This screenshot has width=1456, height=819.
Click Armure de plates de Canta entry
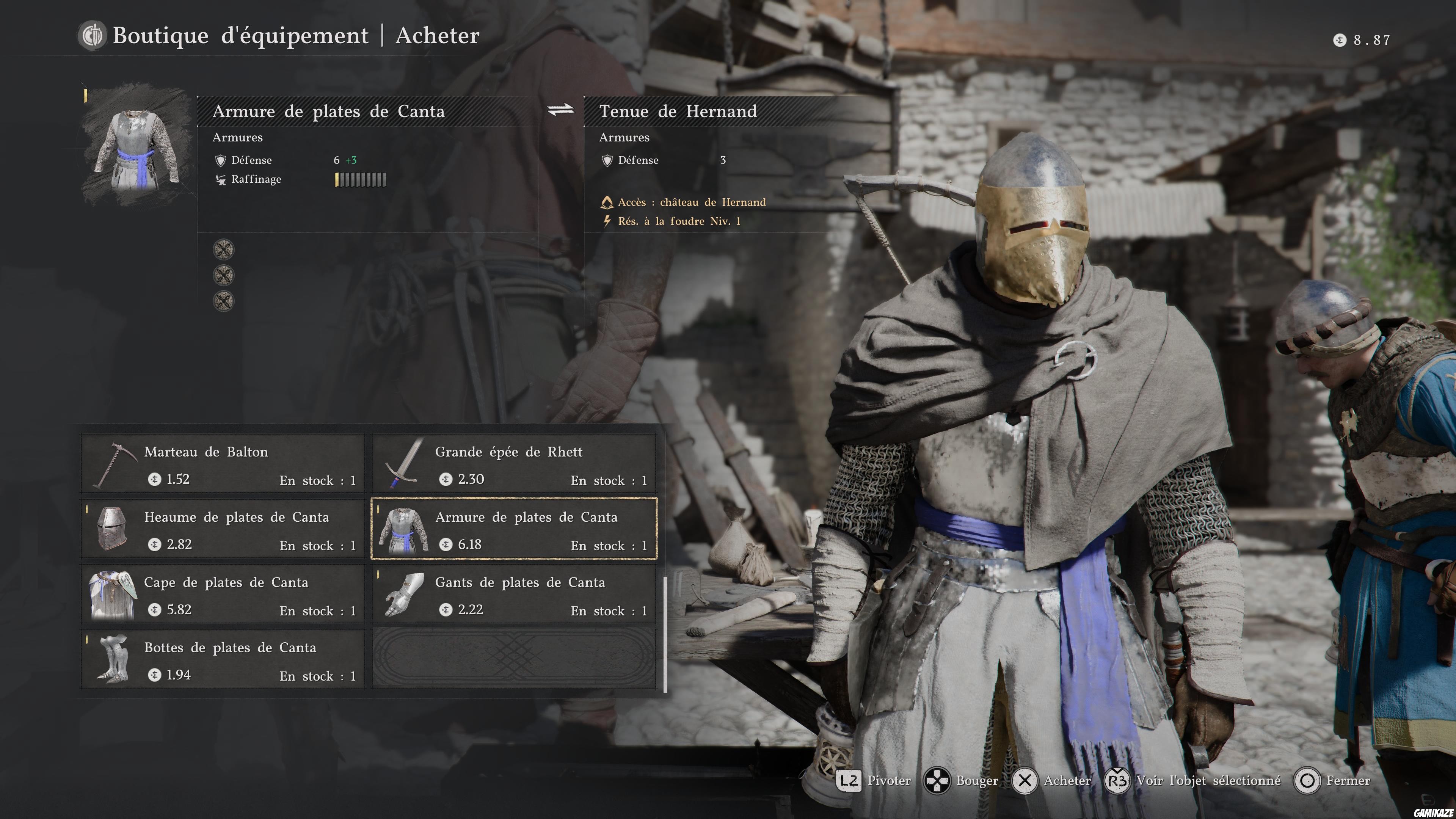tap(514, 529)
